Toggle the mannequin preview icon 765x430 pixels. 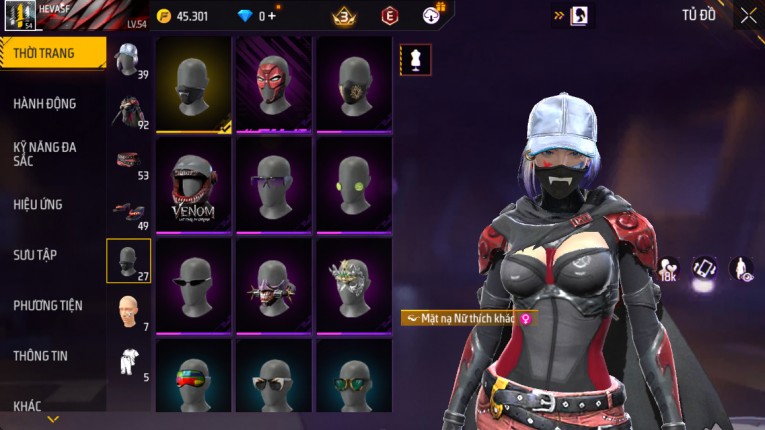click(x=415, y=60)
